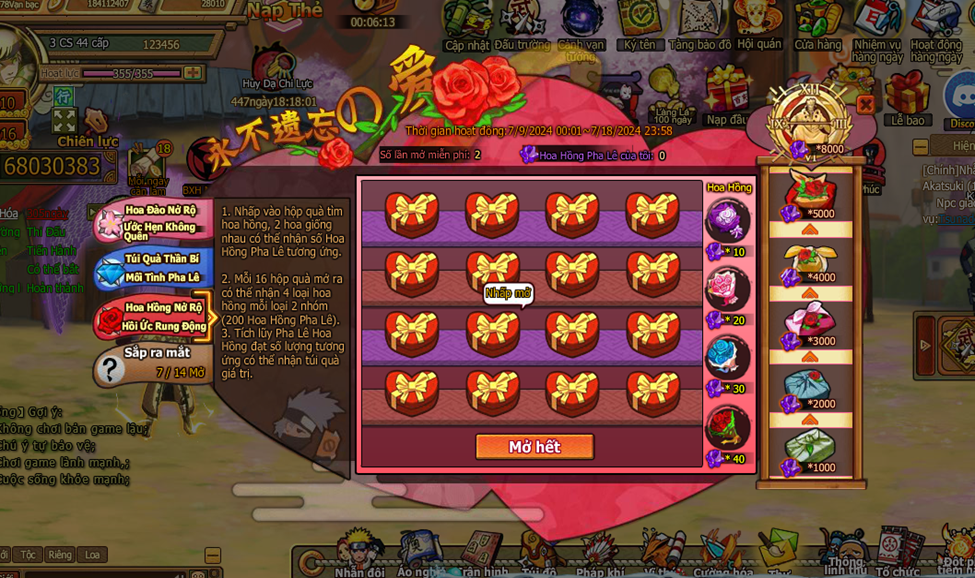The height and width of the screenshot is (578, 975).
Task: Open the Nhẫn đội ninja team menu
Action: point(360,553)
